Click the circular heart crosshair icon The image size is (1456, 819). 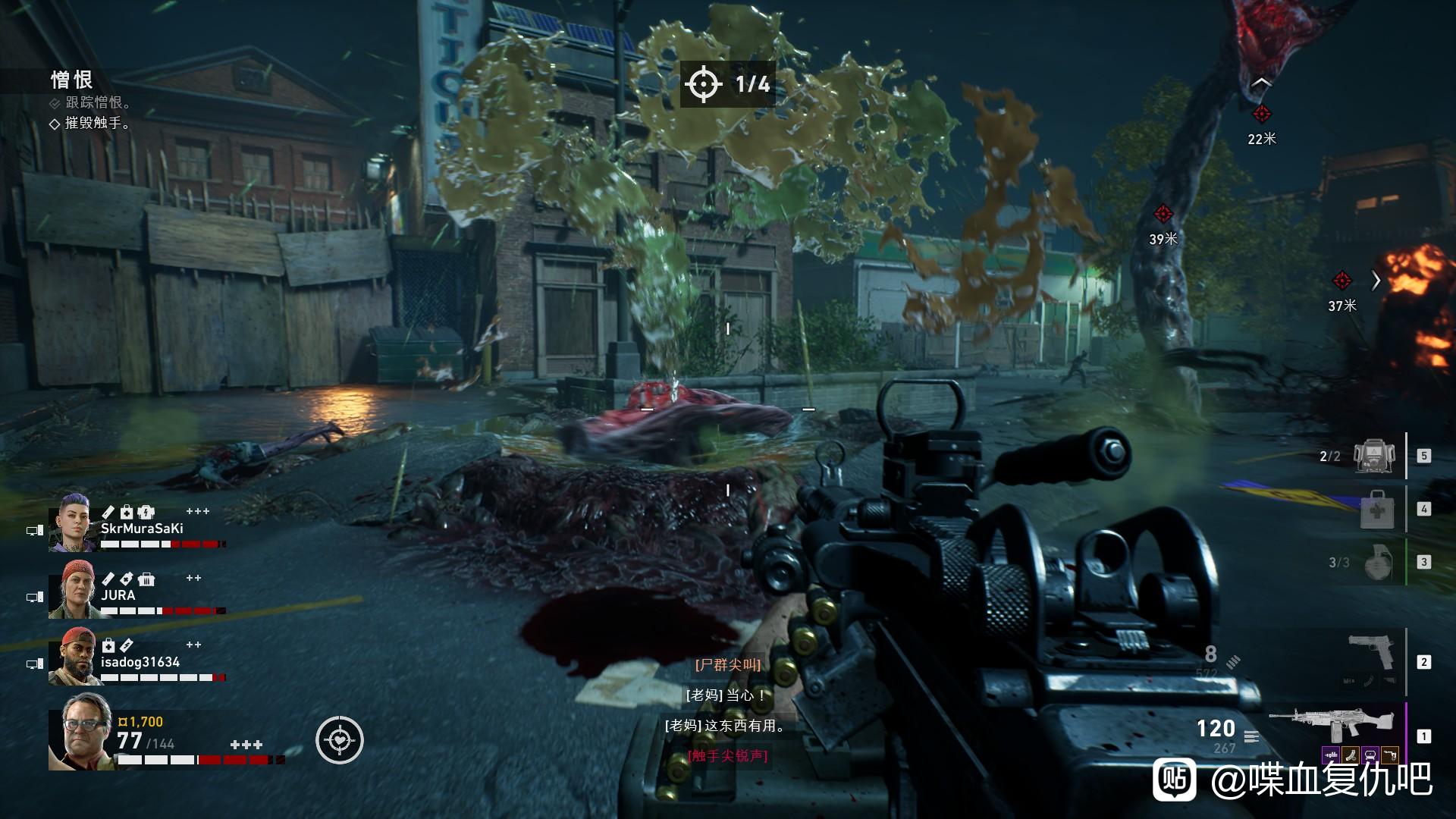coord(340,740)
